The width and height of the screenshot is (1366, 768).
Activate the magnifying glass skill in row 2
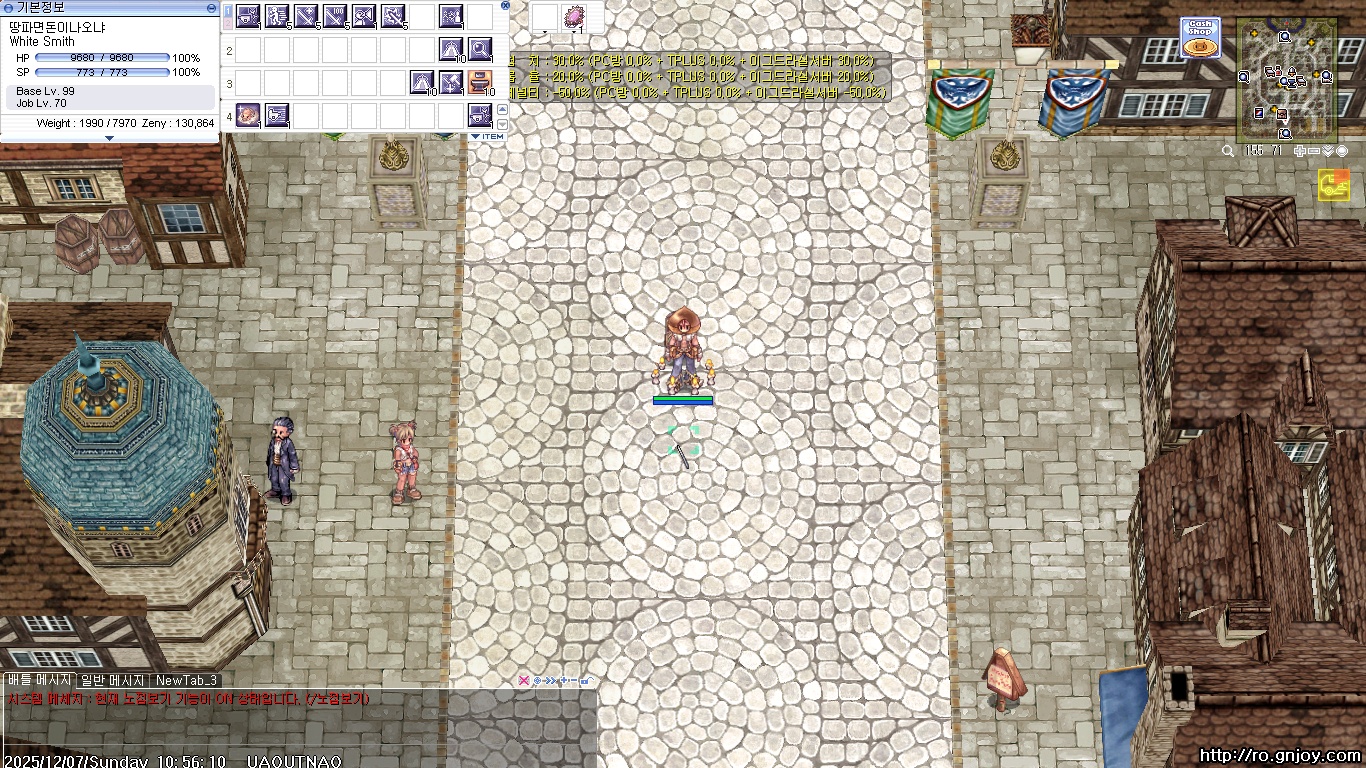click(480, 49)
